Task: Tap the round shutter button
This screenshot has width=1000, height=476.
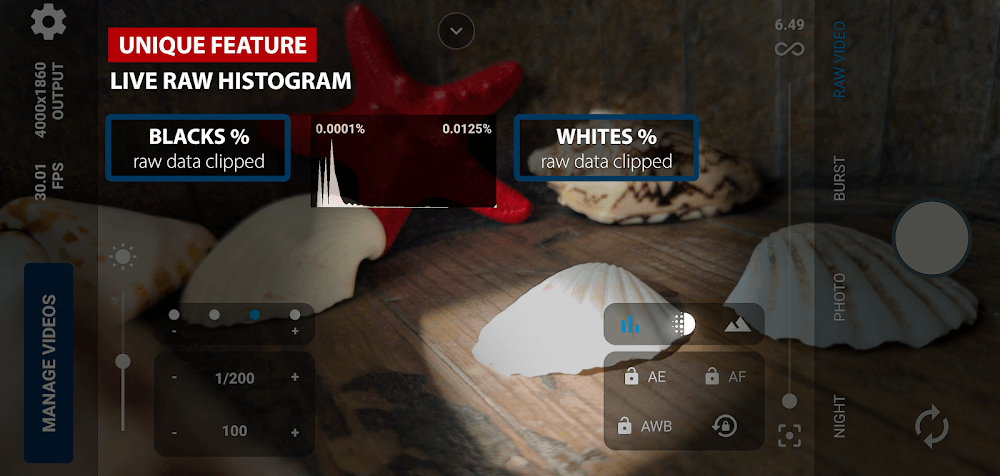Action: point(931,238)
